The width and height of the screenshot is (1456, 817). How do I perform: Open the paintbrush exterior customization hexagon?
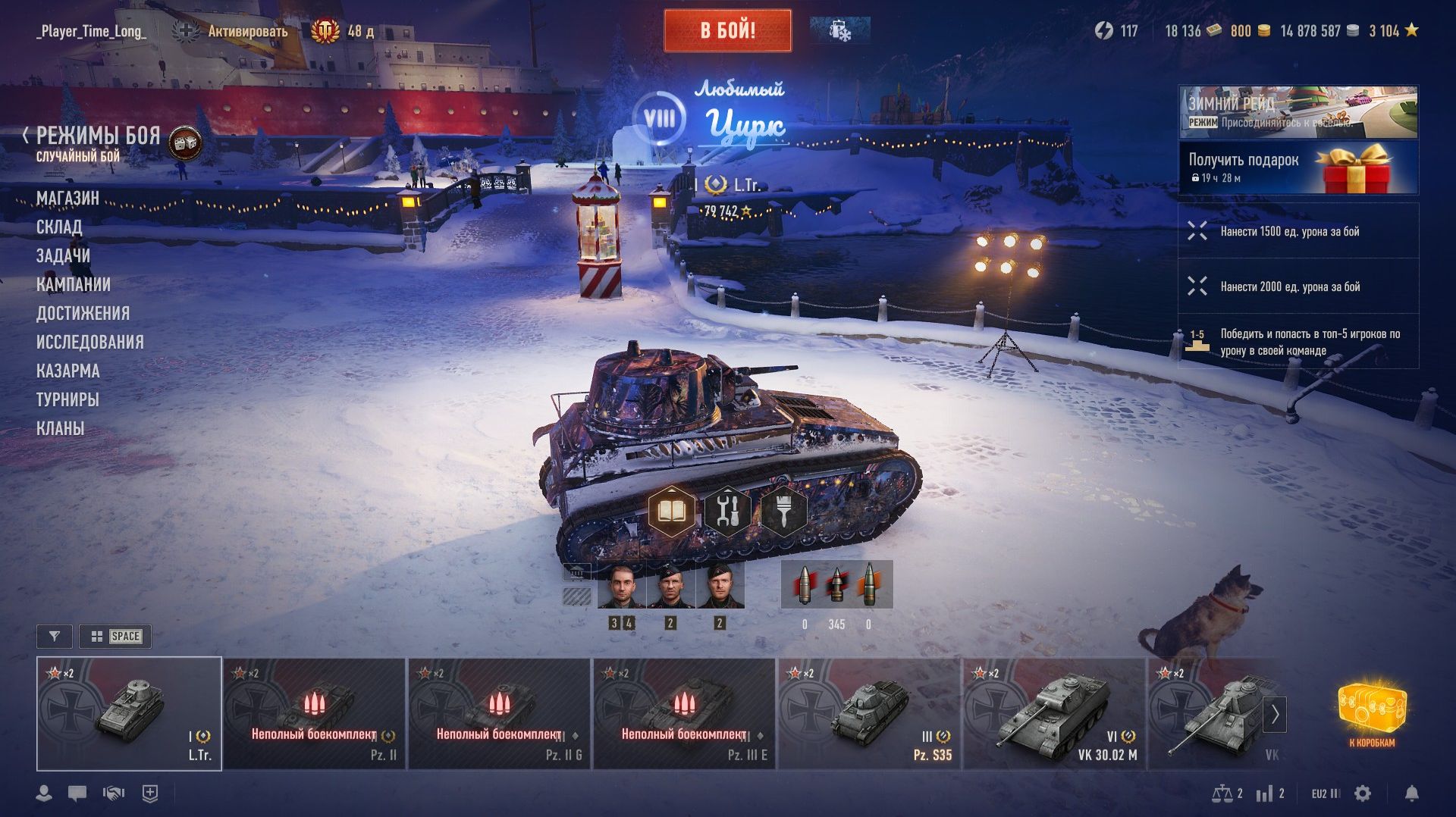tap(783, 512)
